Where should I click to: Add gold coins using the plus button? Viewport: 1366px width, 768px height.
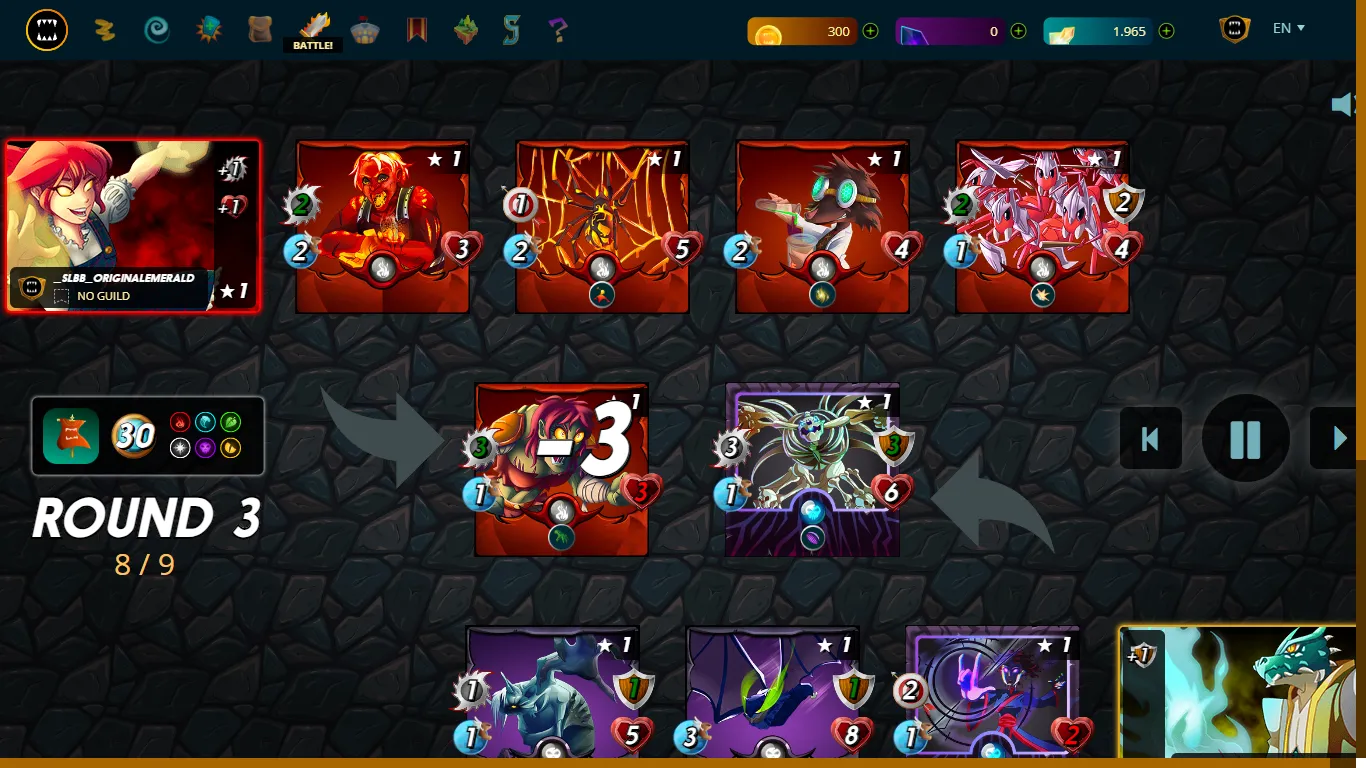869,31
